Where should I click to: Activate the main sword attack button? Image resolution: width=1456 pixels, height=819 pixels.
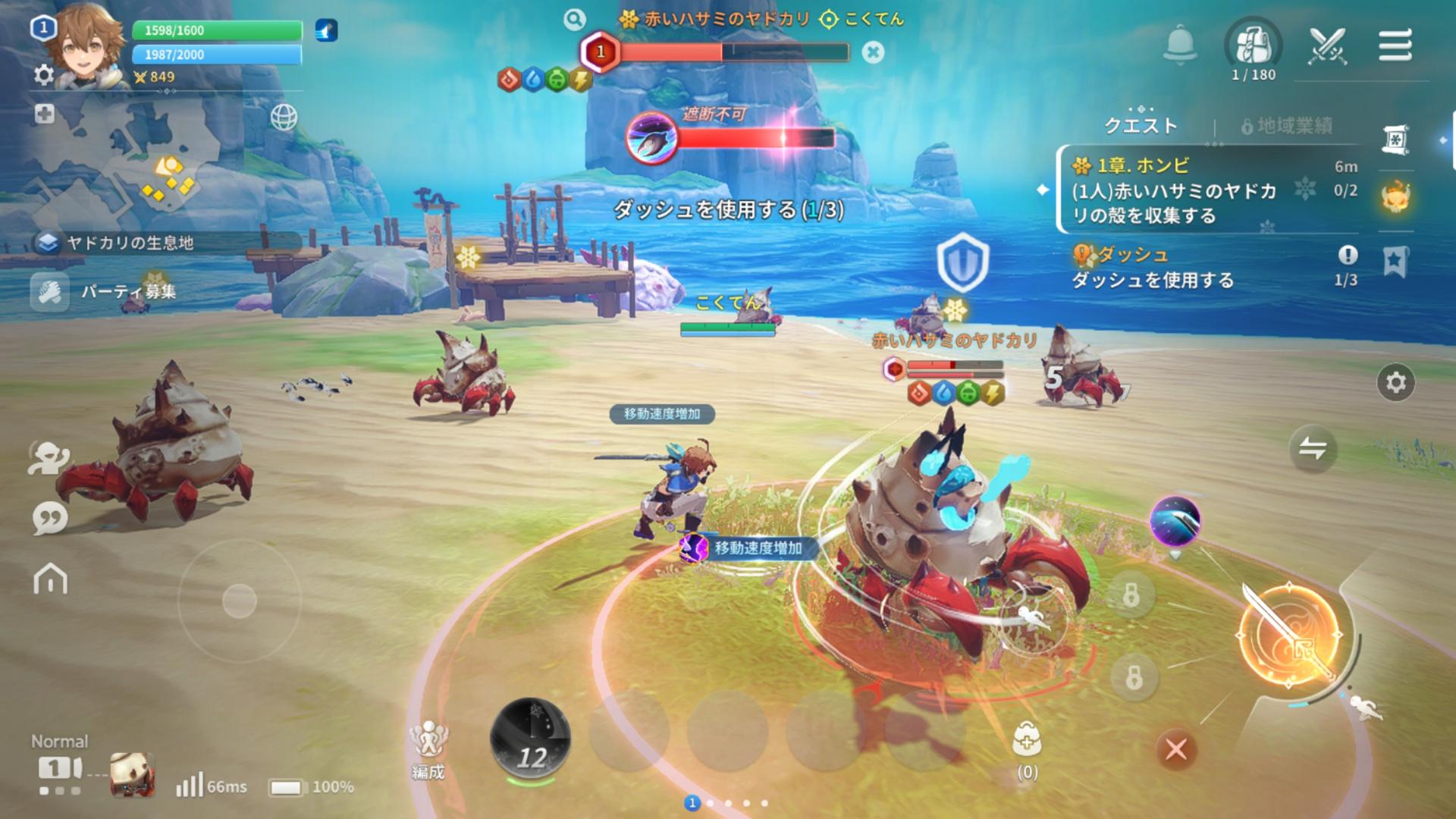point(1288,635)
